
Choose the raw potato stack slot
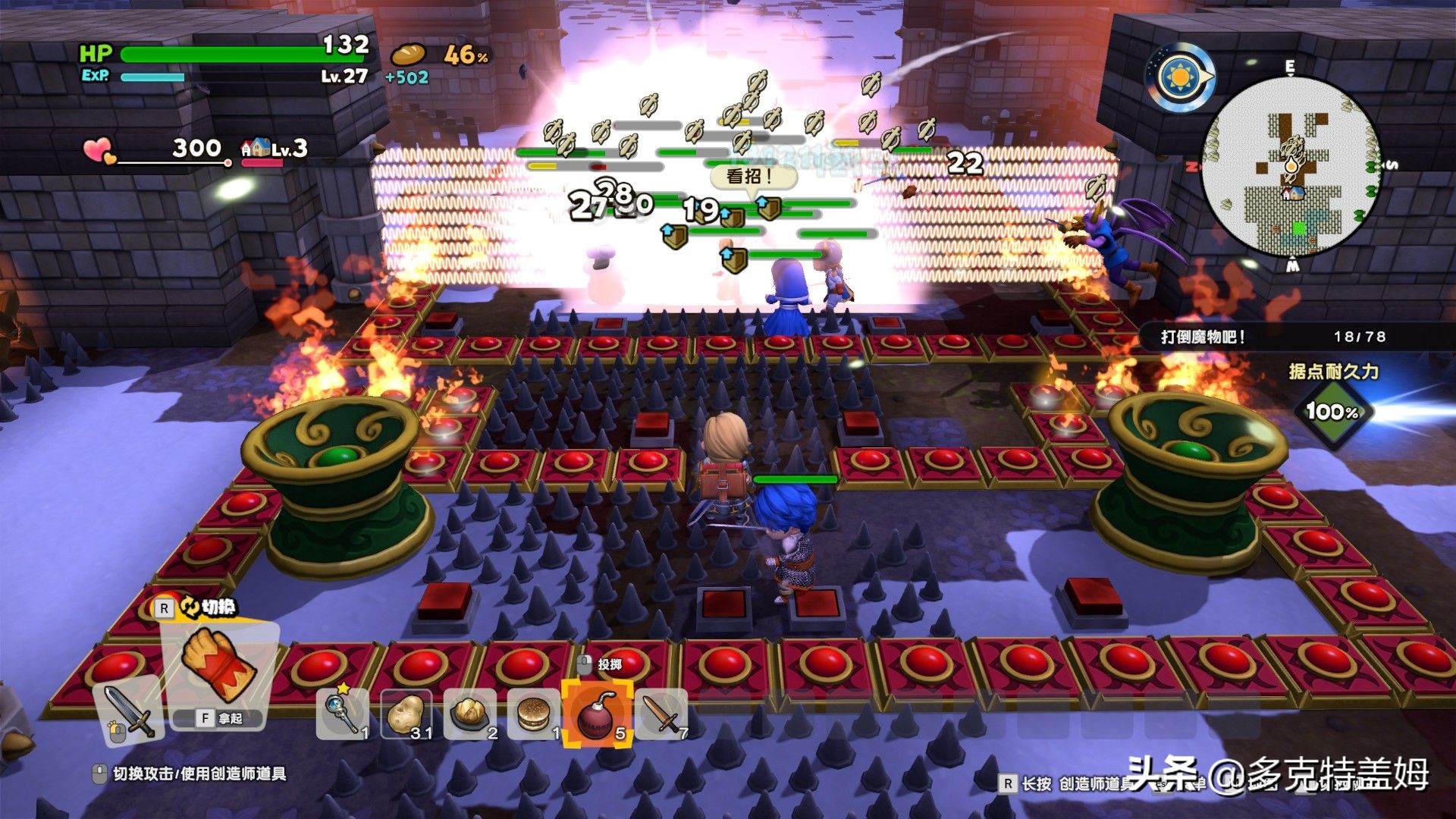tap(406, 714)
